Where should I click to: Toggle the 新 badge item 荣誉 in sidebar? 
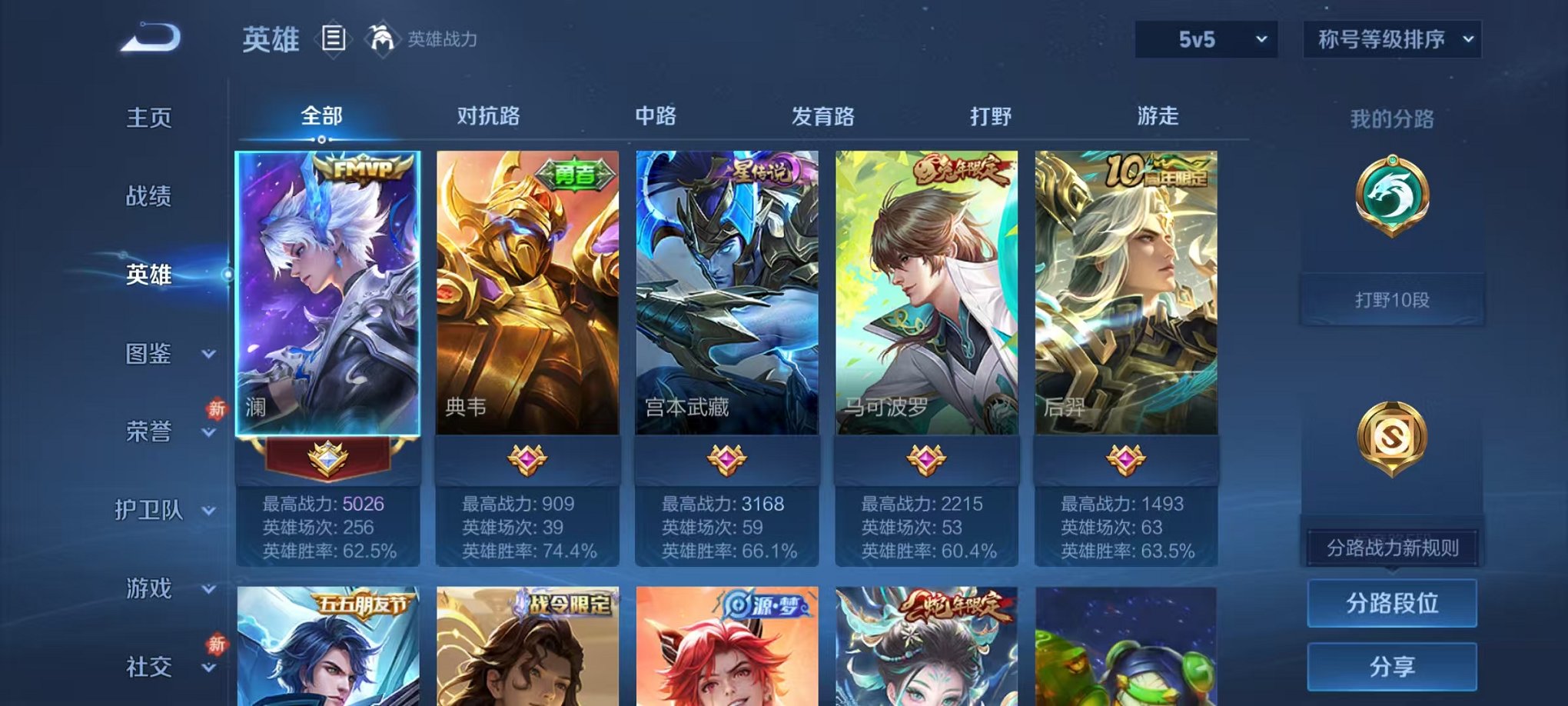[x=146, y=434]
